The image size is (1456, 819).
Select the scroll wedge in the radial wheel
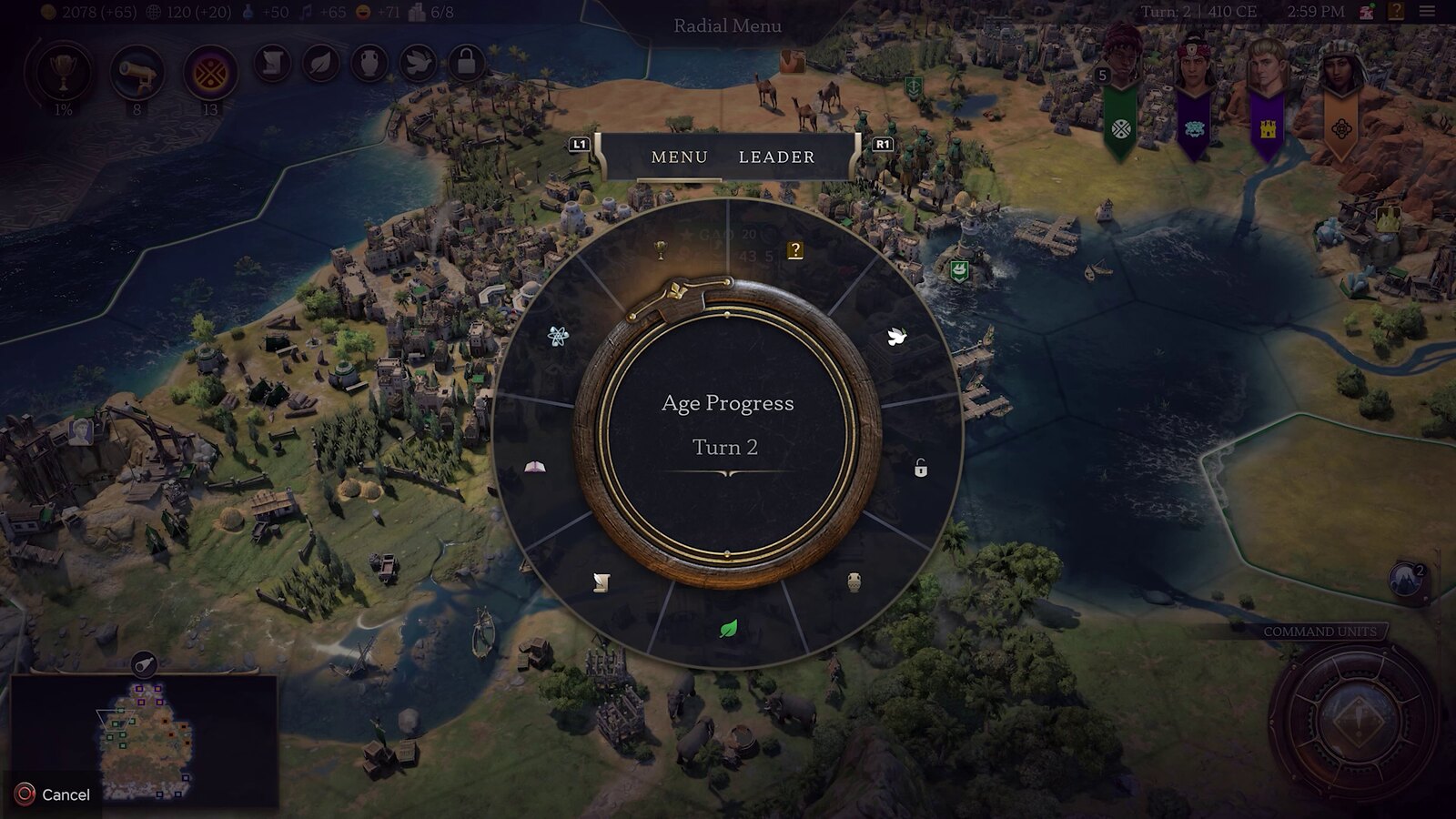pos(601,582)
